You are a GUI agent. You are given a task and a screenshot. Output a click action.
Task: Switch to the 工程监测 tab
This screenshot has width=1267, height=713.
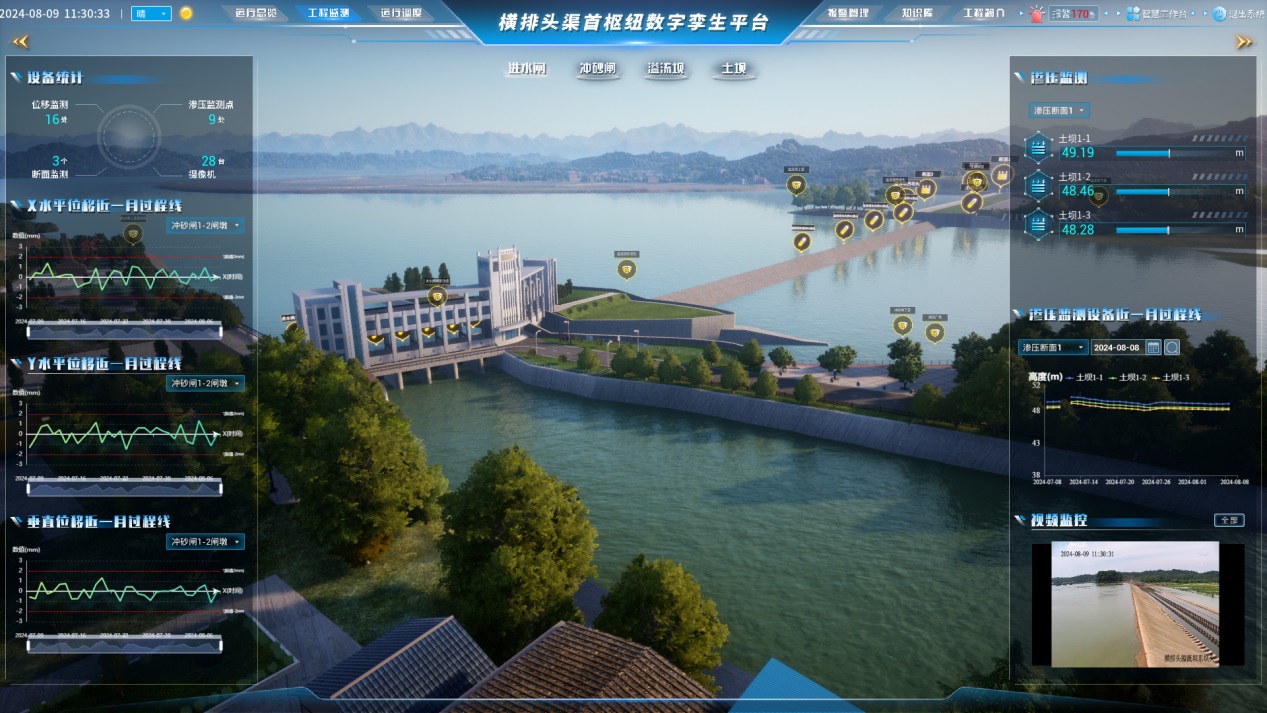pos(329,14)
